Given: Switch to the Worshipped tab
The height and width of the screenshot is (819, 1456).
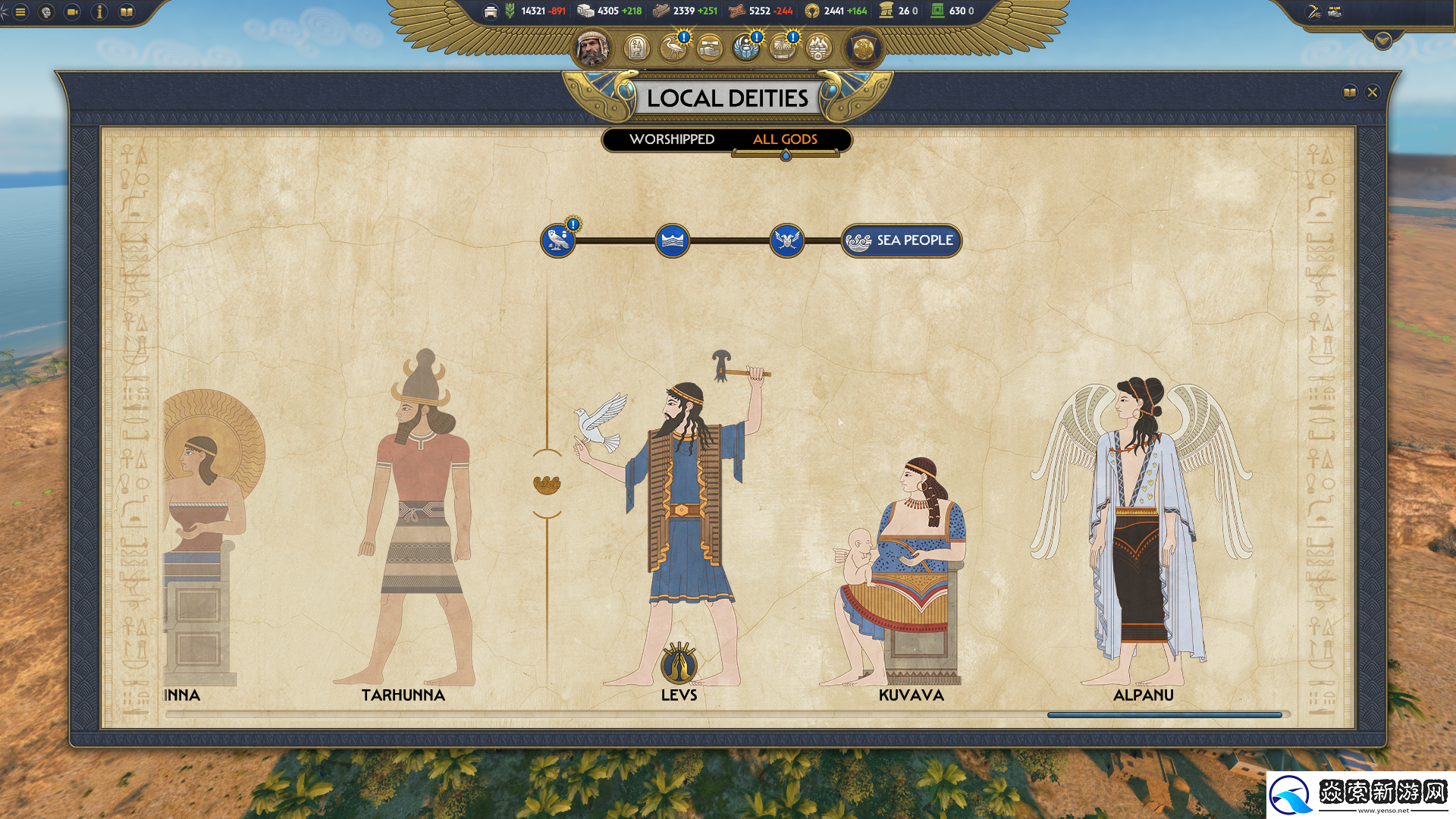Looking at the screenshot, I should (x=671, y=140).
